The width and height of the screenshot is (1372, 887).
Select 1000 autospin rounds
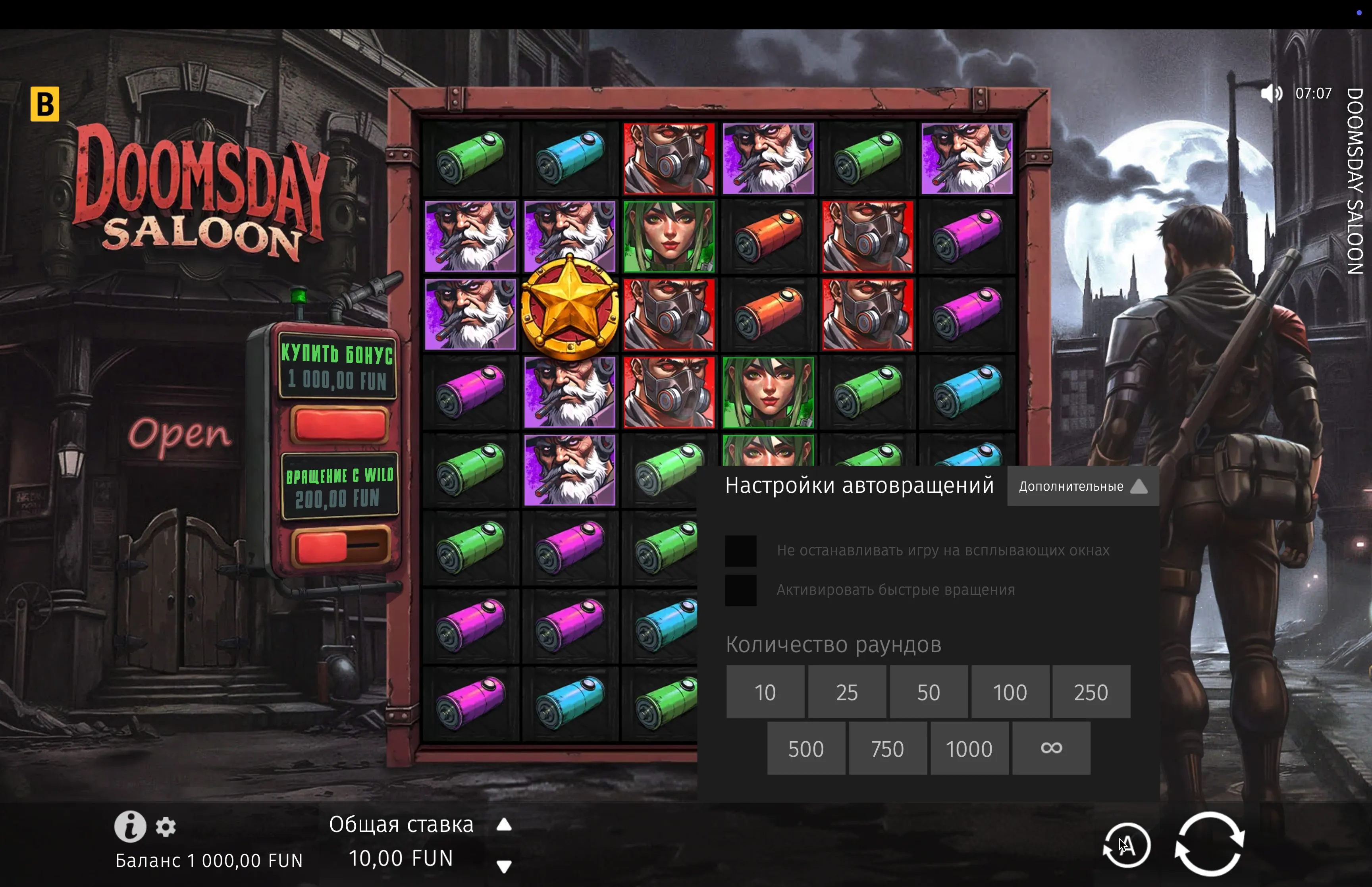pos(969,748)
